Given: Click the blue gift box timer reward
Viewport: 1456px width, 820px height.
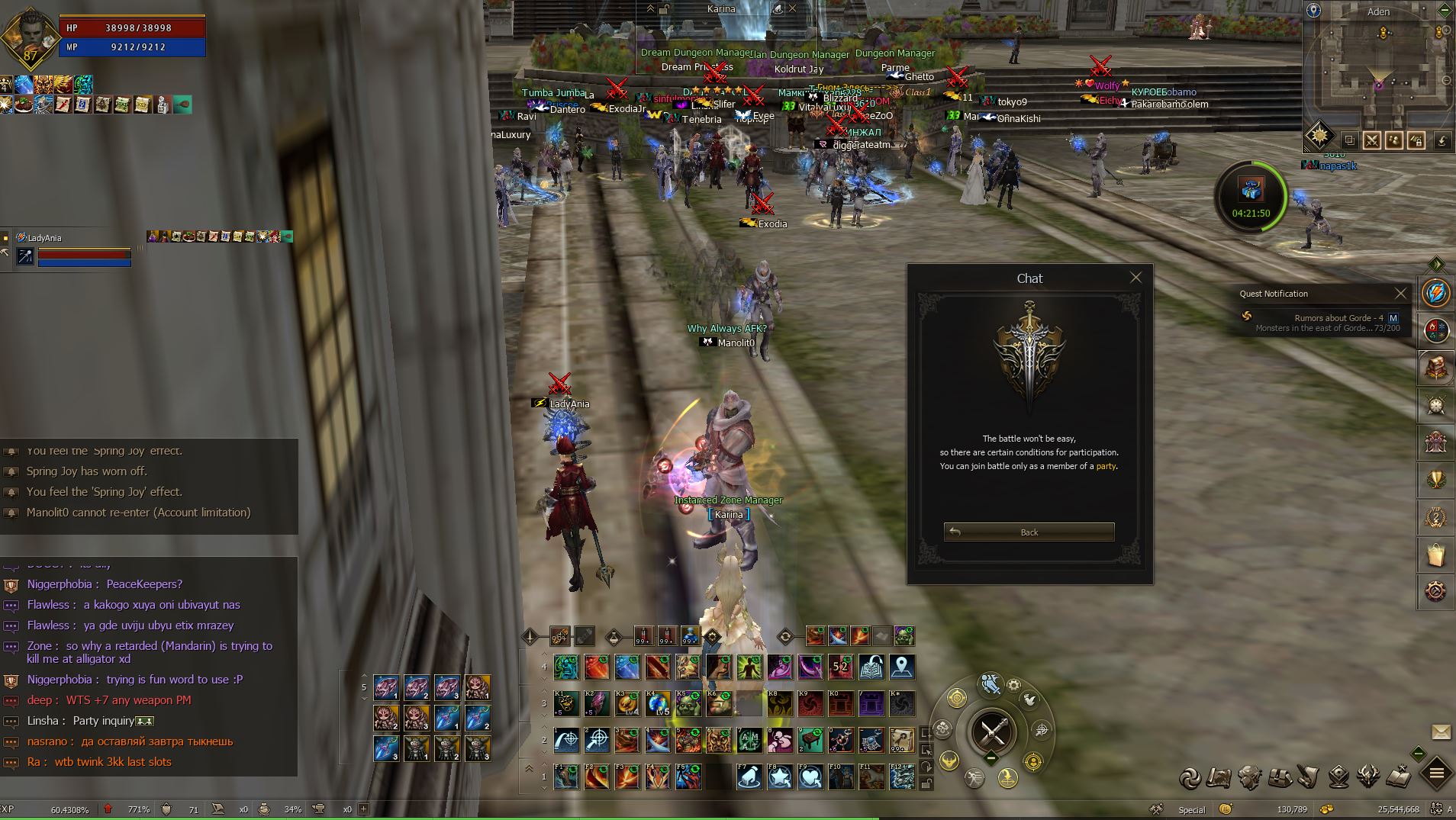Looking at the screenshot, I should tap(1250, 189).
